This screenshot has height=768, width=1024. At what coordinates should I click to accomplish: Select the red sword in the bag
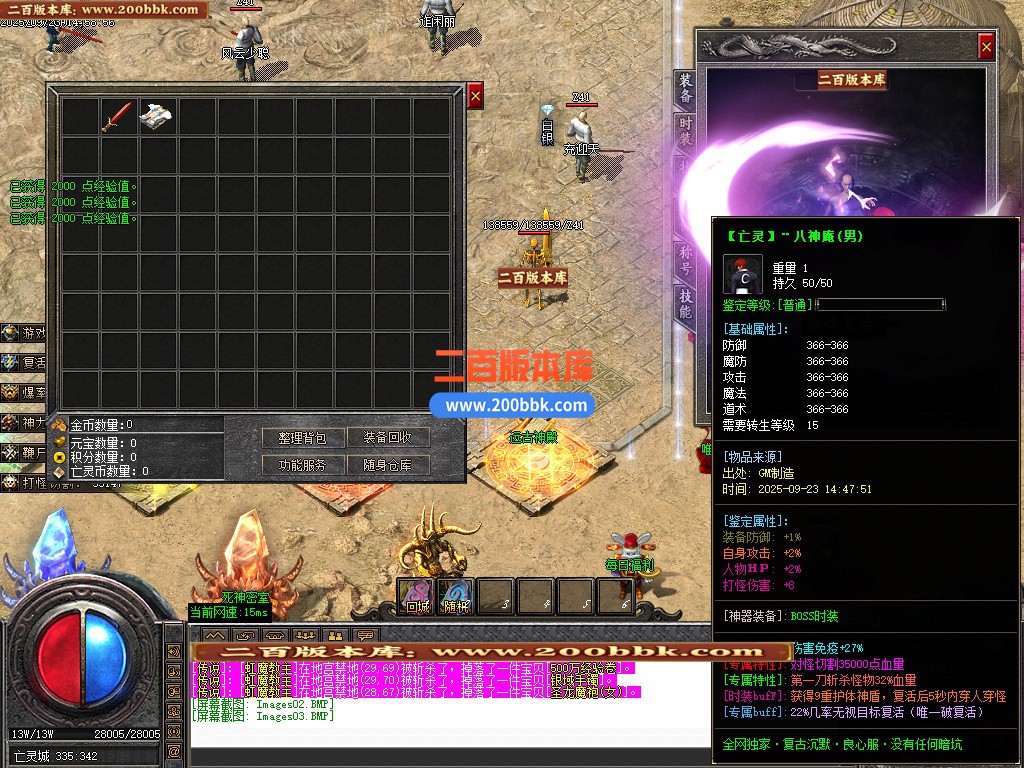pos(116,116)
